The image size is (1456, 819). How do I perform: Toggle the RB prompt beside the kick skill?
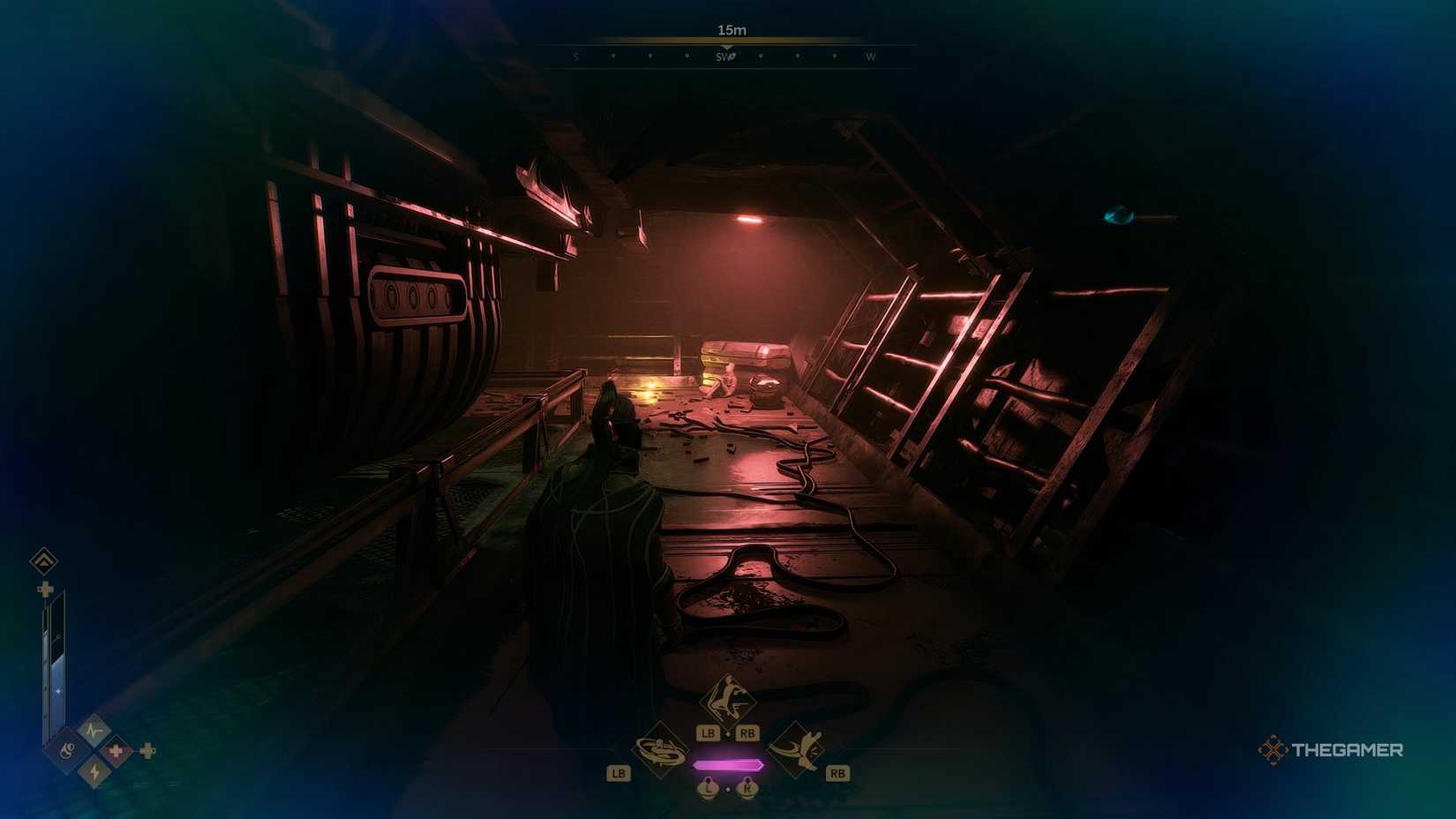pyautogui.click(x=837, y=772)
